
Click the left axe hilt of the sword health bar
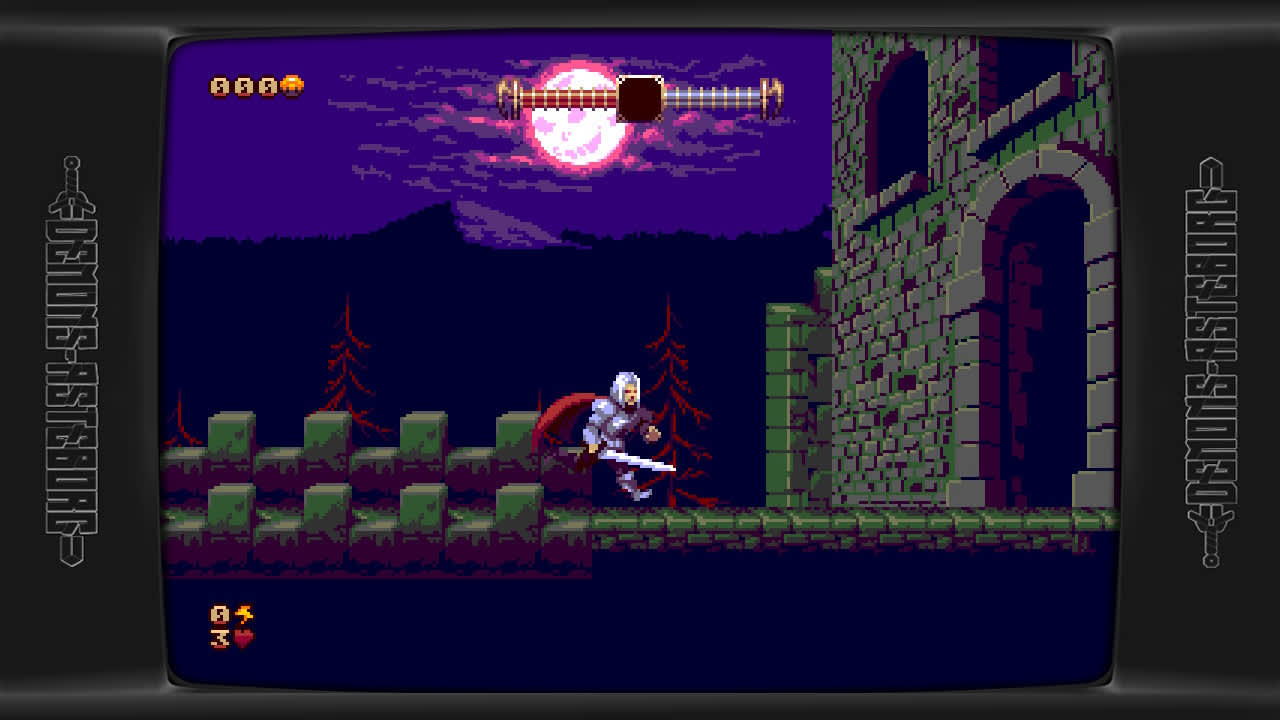pyautogui.click(x=504, y=93)
